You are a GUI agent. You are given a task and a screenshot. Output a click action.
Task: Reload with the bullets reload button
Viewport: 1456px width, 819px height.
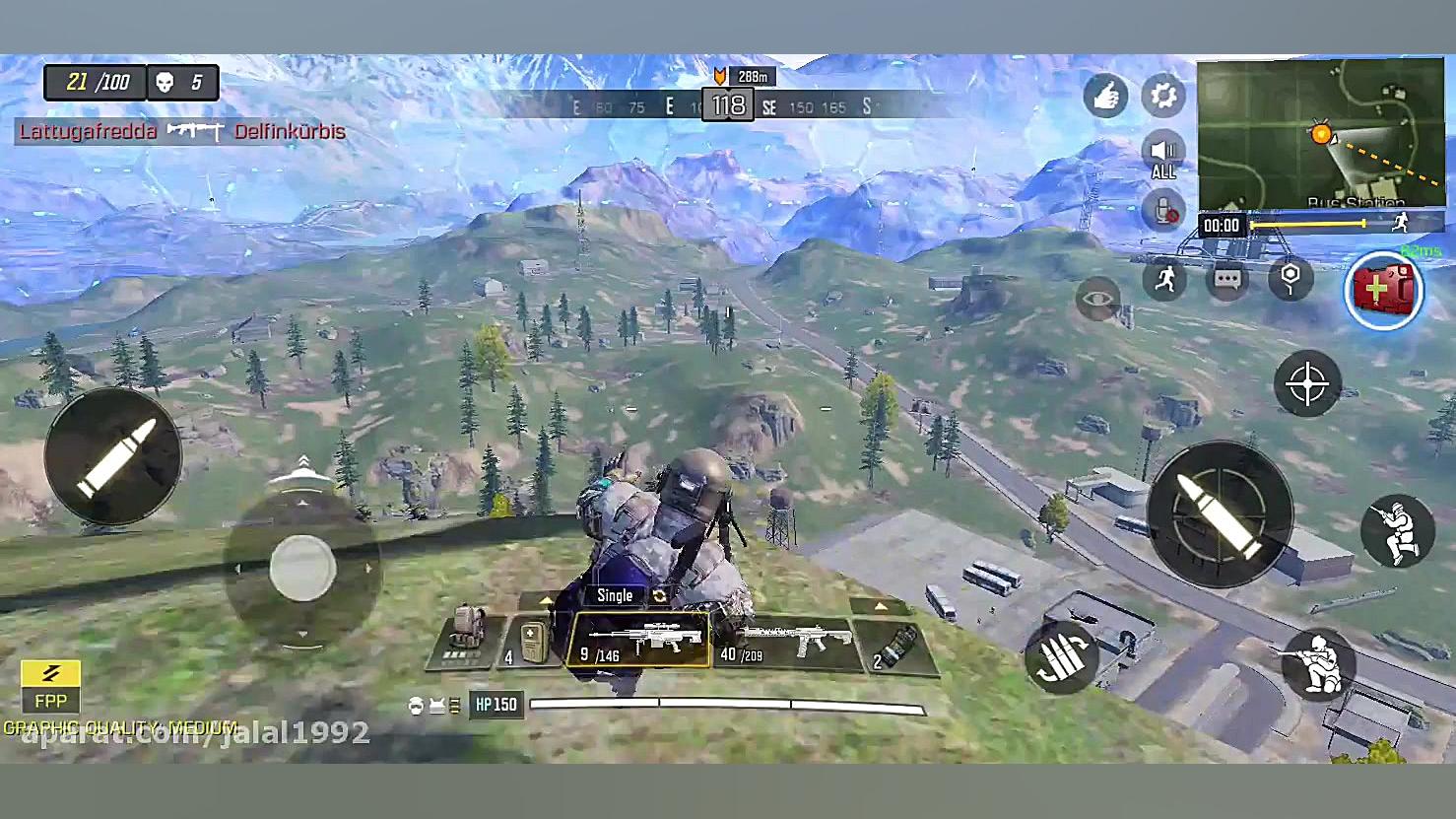[x=1061, y=657]
